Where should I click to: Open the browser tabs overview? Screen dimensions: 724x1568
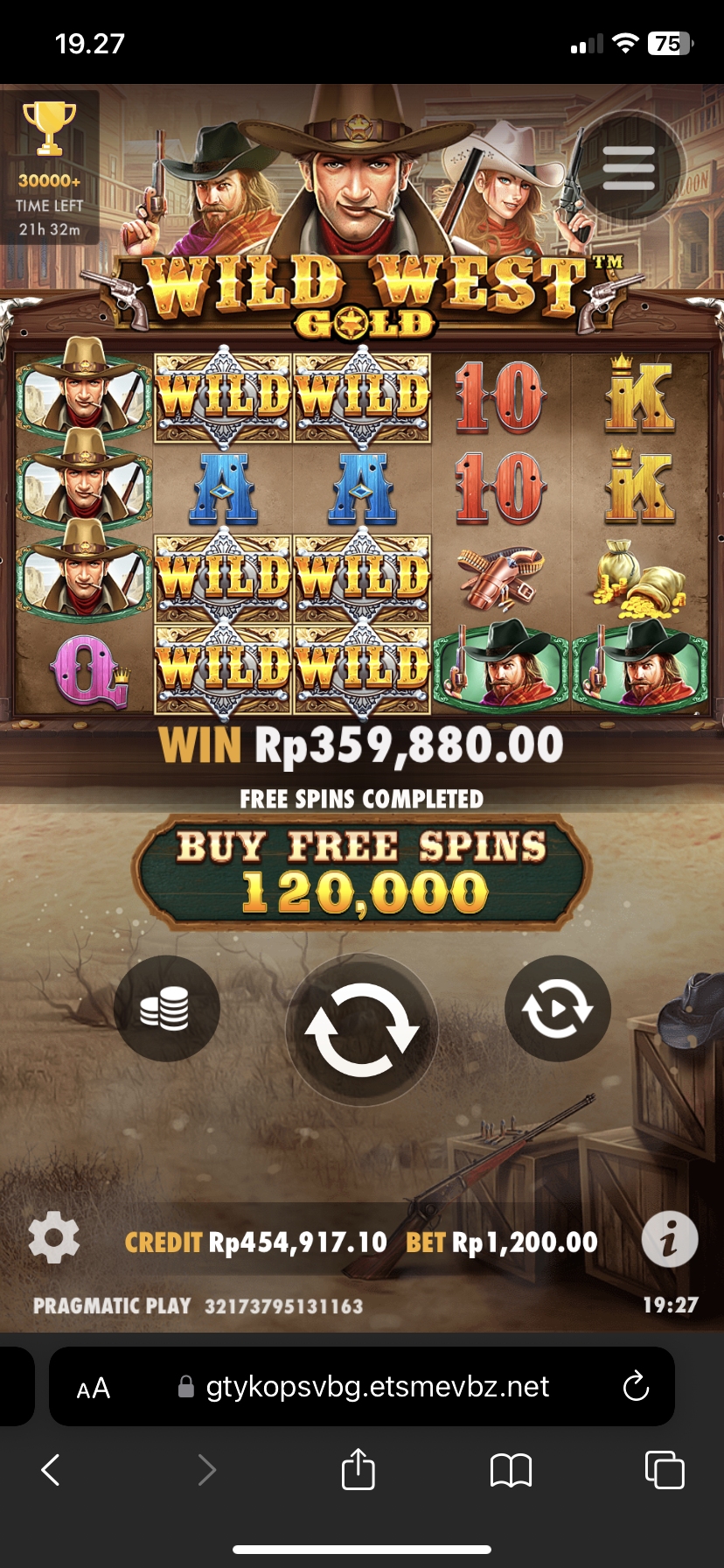coord(664,1469)
